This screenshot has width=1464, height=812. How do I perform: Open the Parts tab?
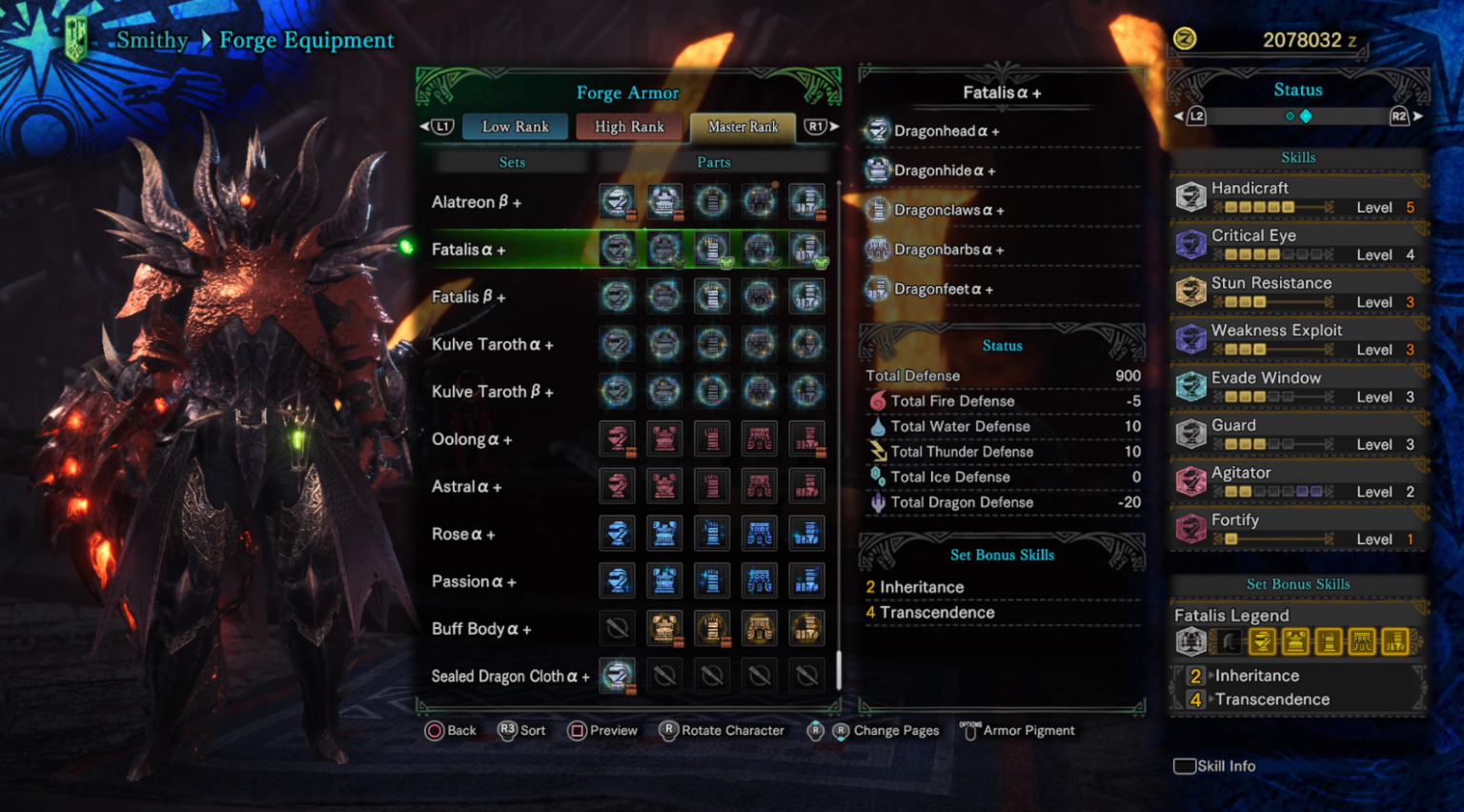click(x=714, y=161)
